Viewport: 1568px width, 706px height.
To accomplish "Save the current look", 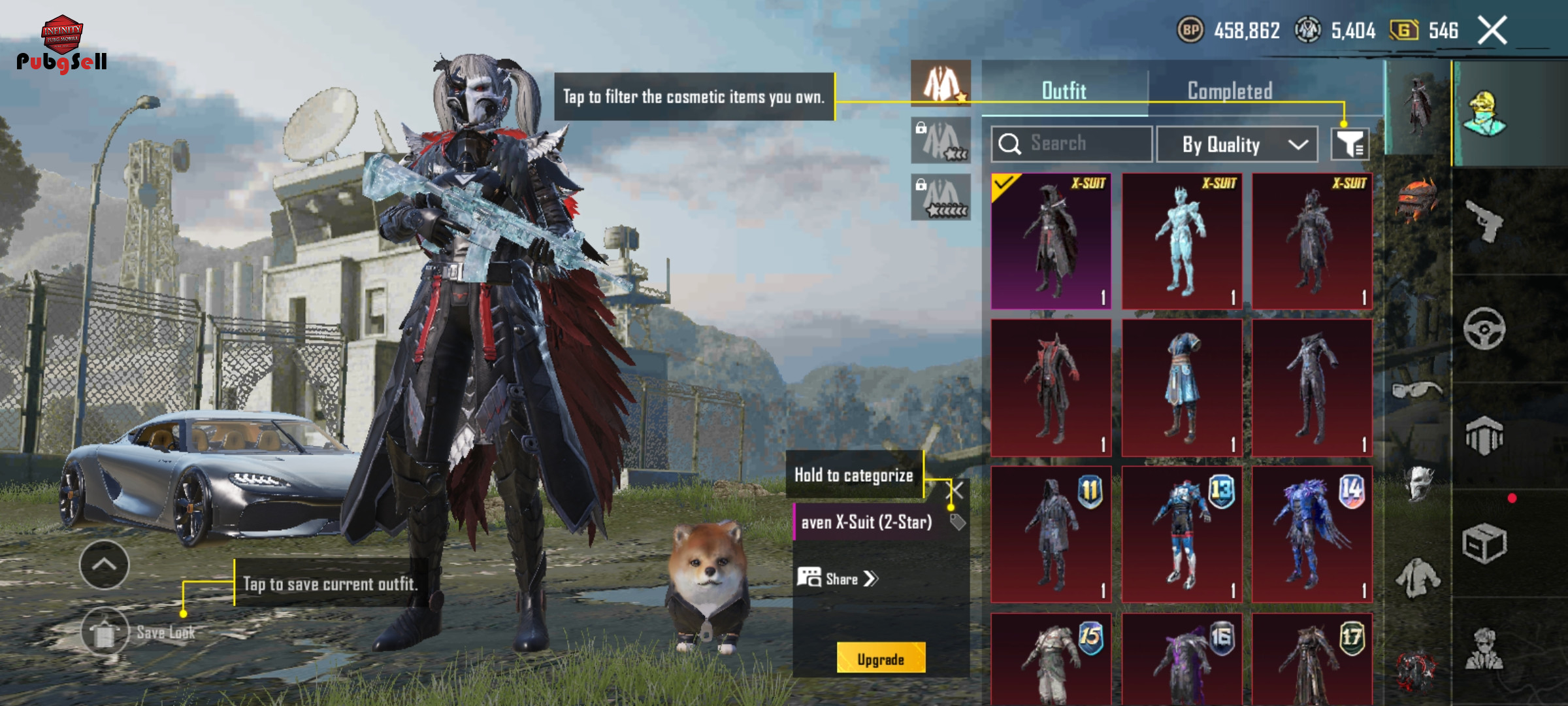I will point(105,632).
